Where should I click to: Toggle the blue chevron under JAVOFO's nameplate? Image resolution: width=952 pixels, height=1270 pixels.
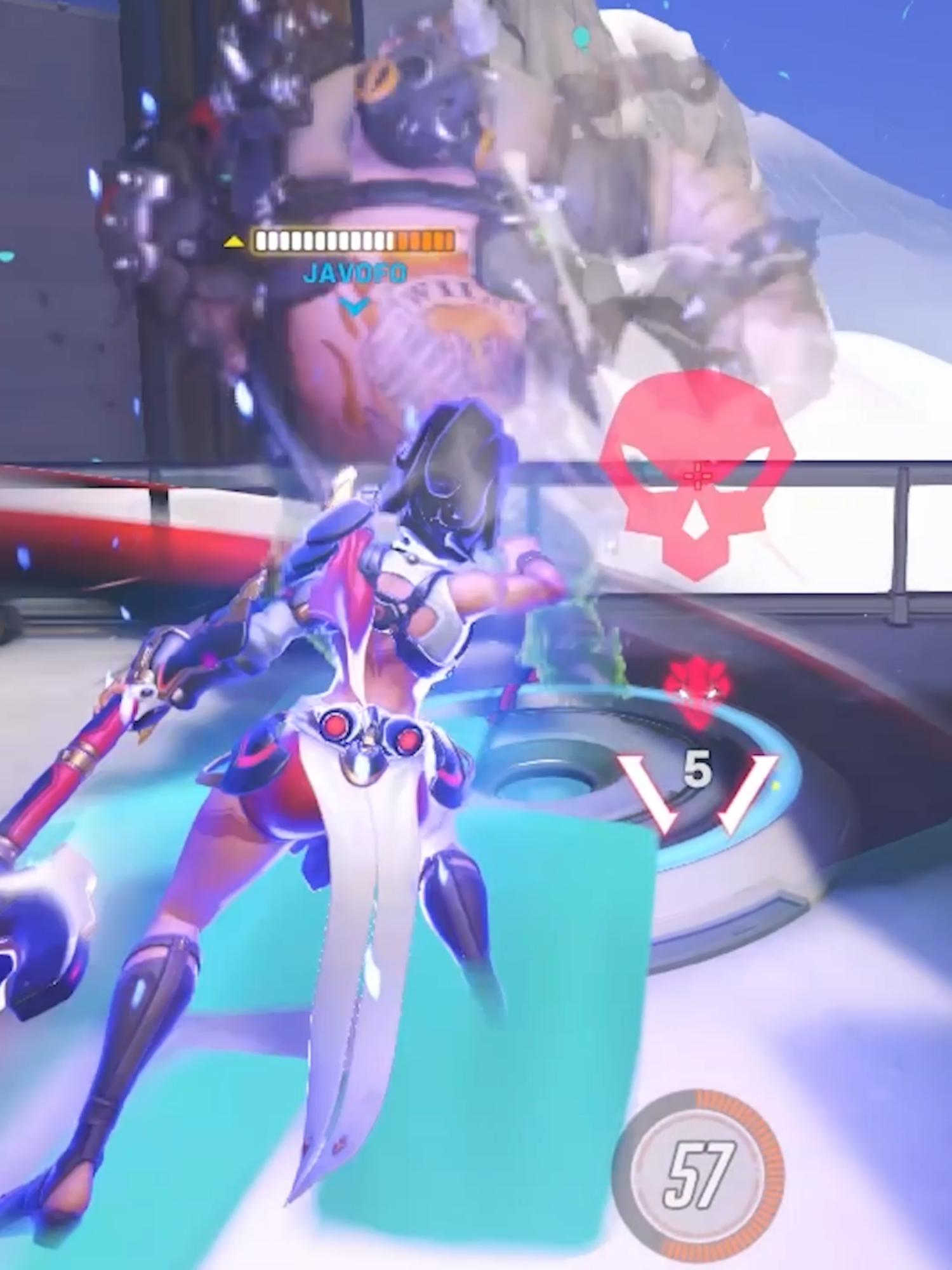tap(355, 306)
